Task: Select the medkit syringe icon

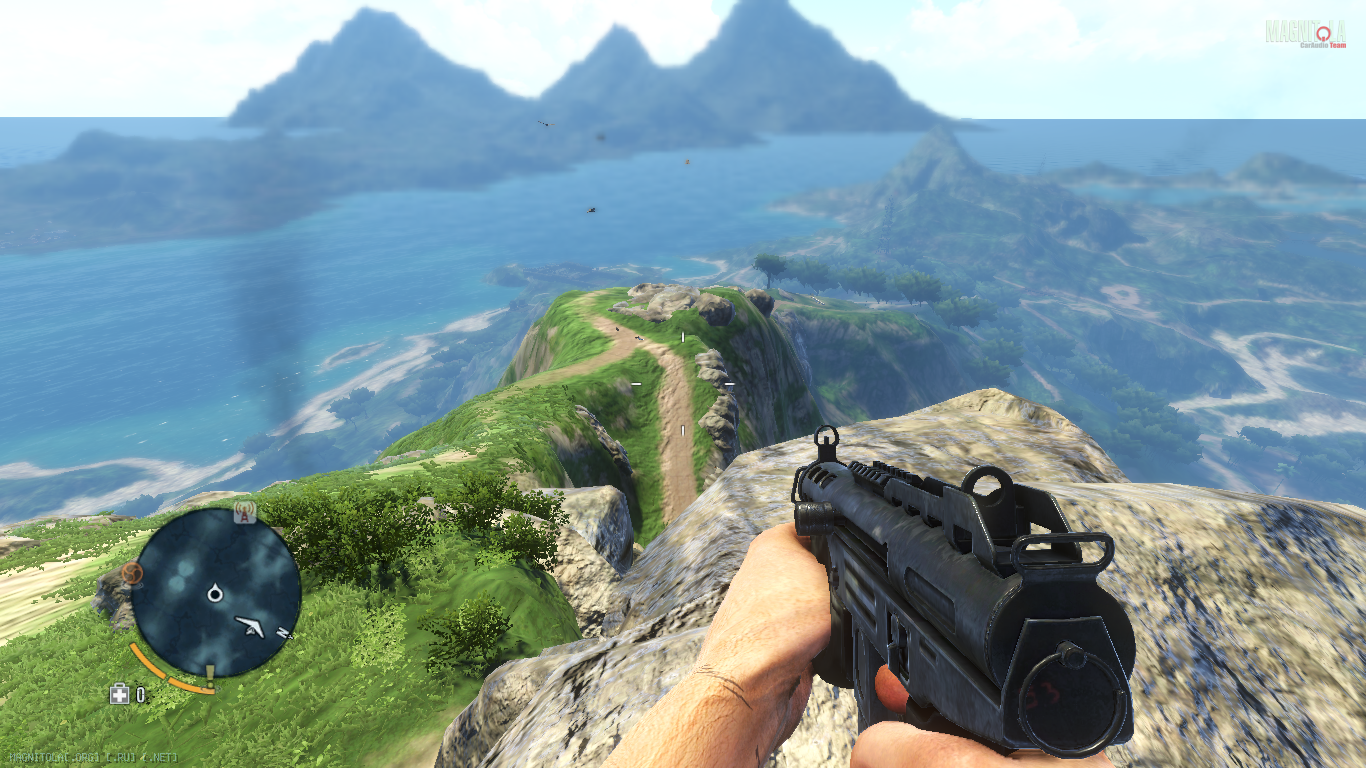Action: click(x=119, y=694)
